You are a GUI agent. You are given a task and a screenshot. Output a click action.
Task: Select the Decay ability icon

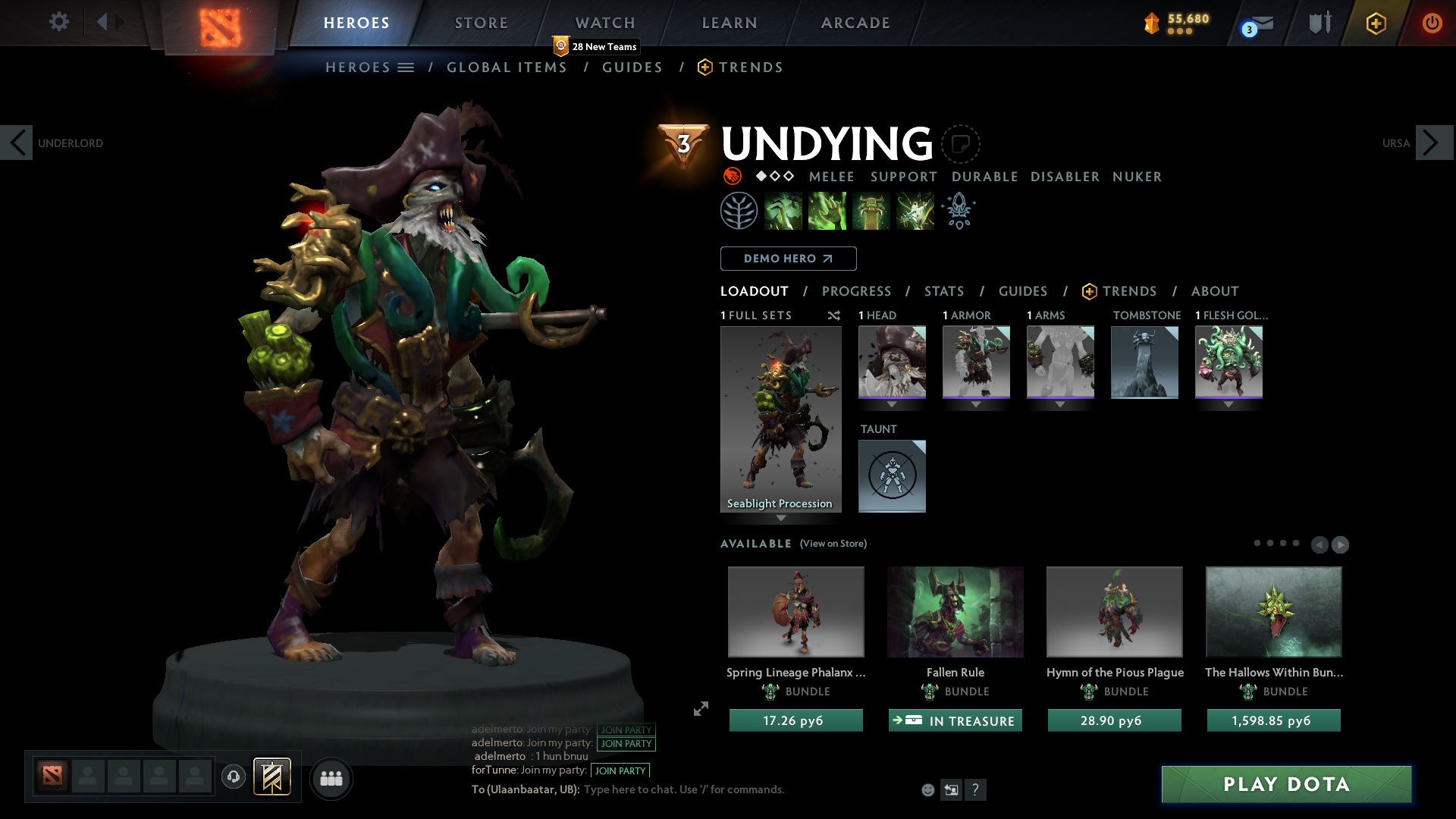(783, 211)
